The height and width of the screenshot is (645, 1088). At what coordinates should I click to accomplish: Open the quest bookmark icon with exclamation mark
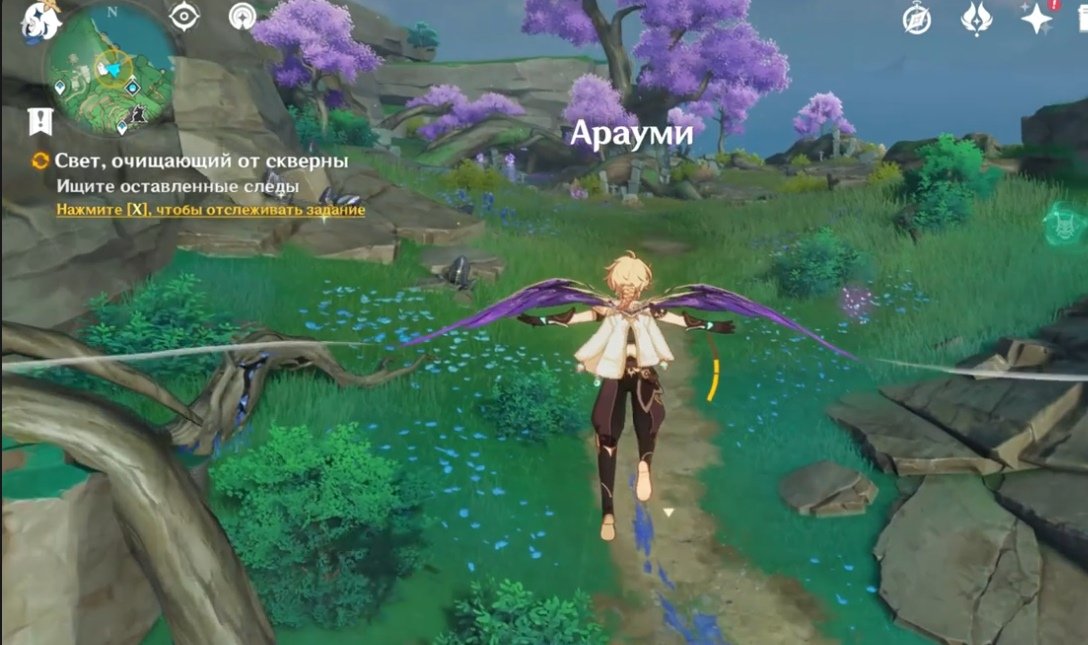tap(41, 122)
